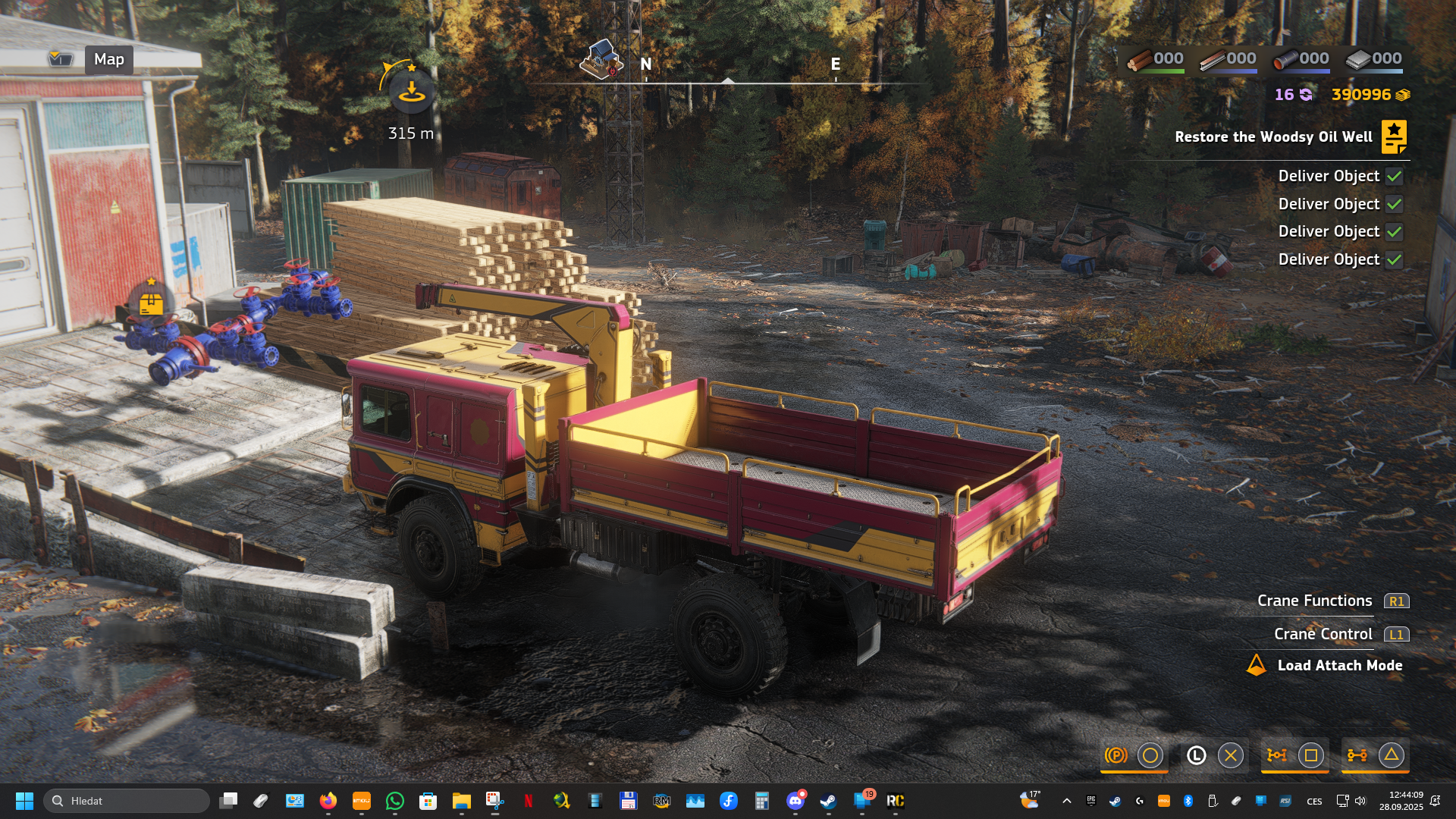Enable Load Attach Mode
Image resolution: width=1456 pixels, height=819 pixels.
[1339, 665]
